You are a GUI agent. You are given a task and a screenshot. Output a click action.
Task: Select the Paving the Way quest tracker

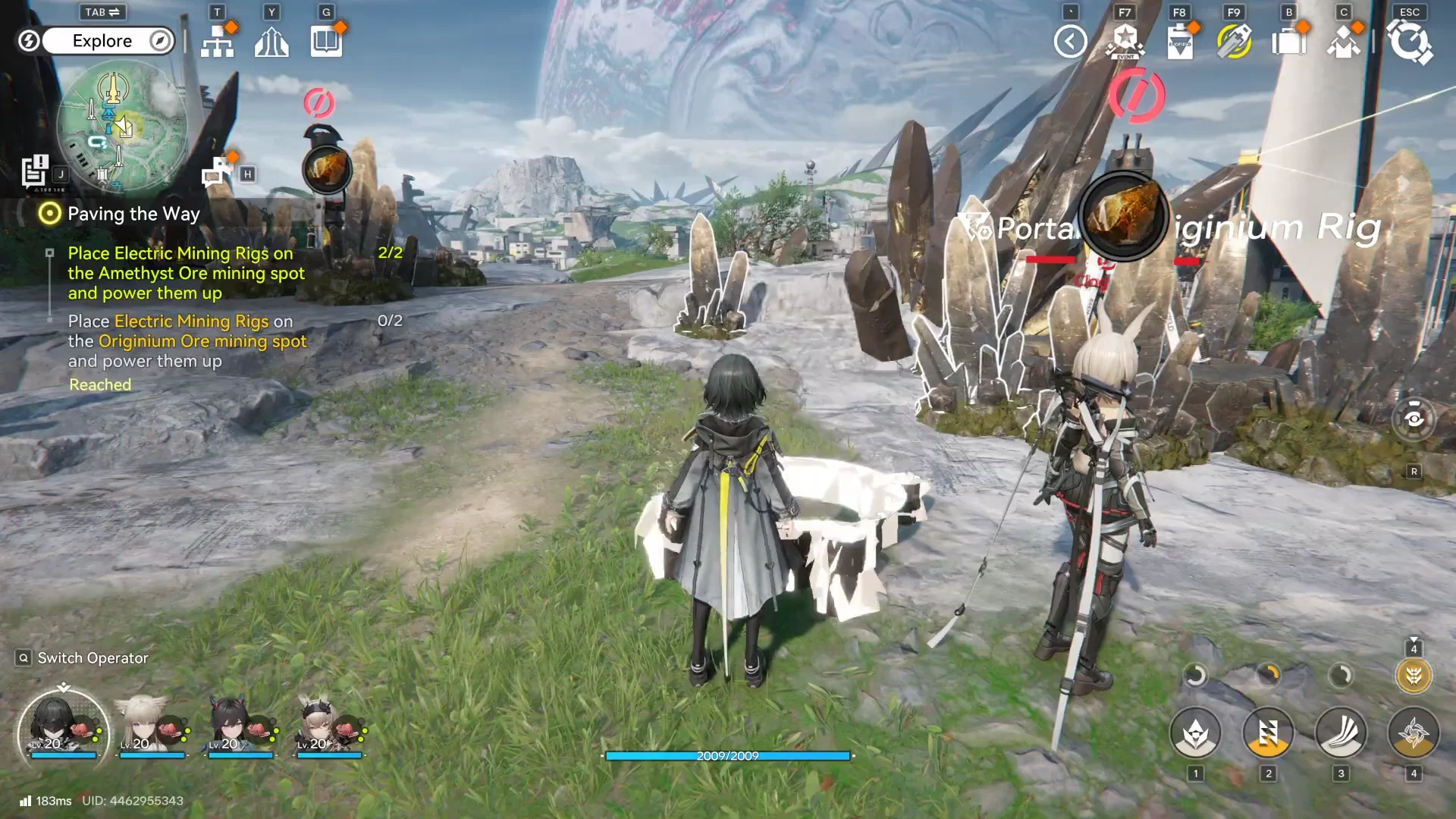coord(133,214)
